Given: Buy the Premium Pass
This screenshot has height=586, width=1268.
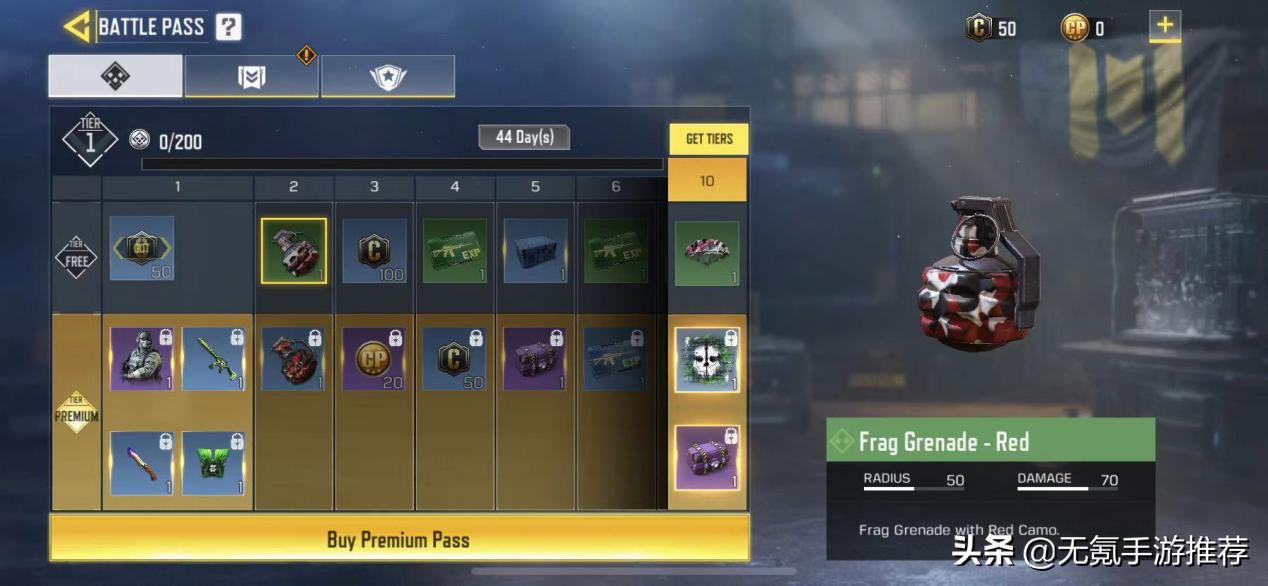Looking at the screenshot, I should [x=399, y=539].
